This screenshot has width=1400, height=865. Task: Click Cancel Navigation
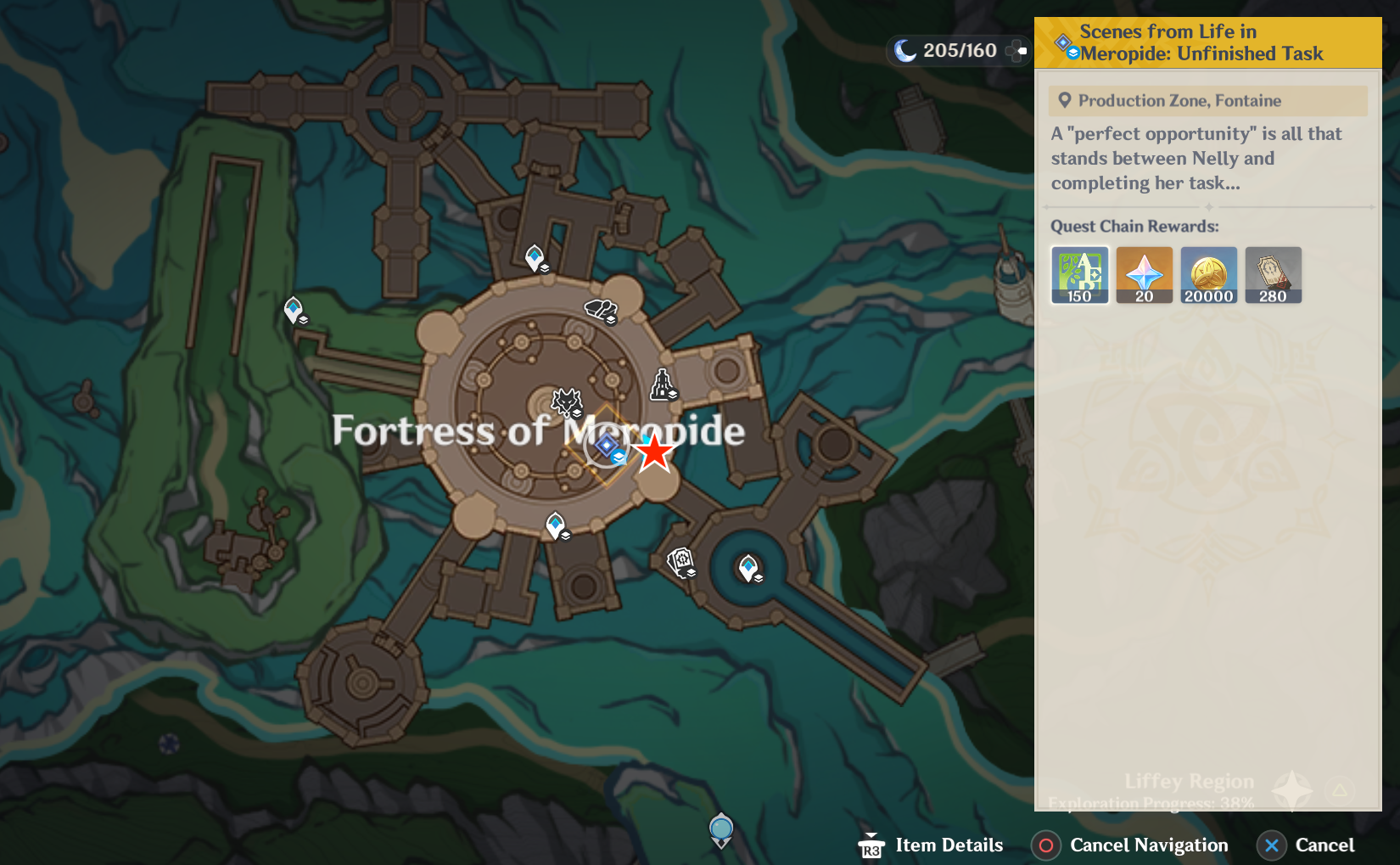[x=1129, y=845]
